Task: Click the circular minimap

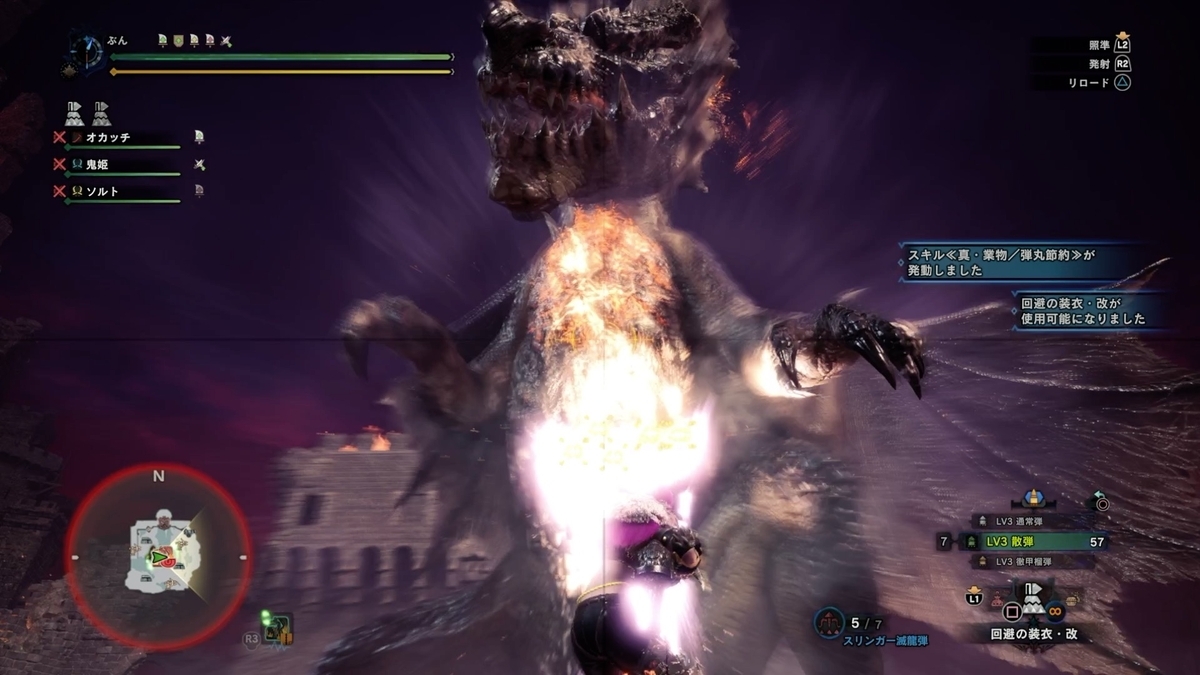Action: 158,555
